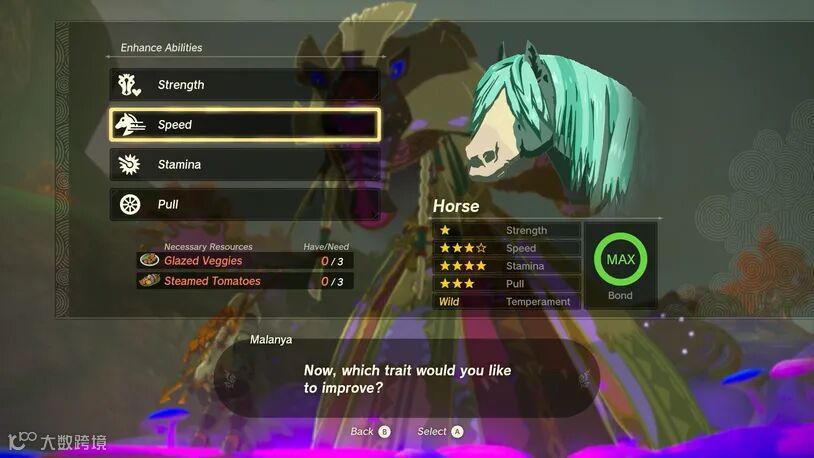The image size is (814, 458).
Task: Select the Pull ability entry
Action: (x=244, y=205)
